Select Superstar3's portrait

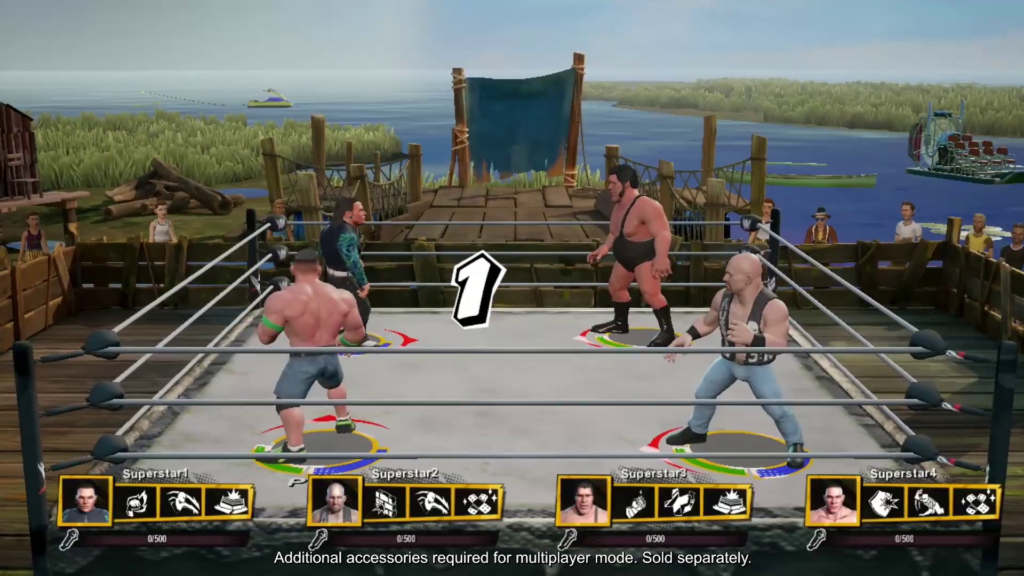point(583,501)
